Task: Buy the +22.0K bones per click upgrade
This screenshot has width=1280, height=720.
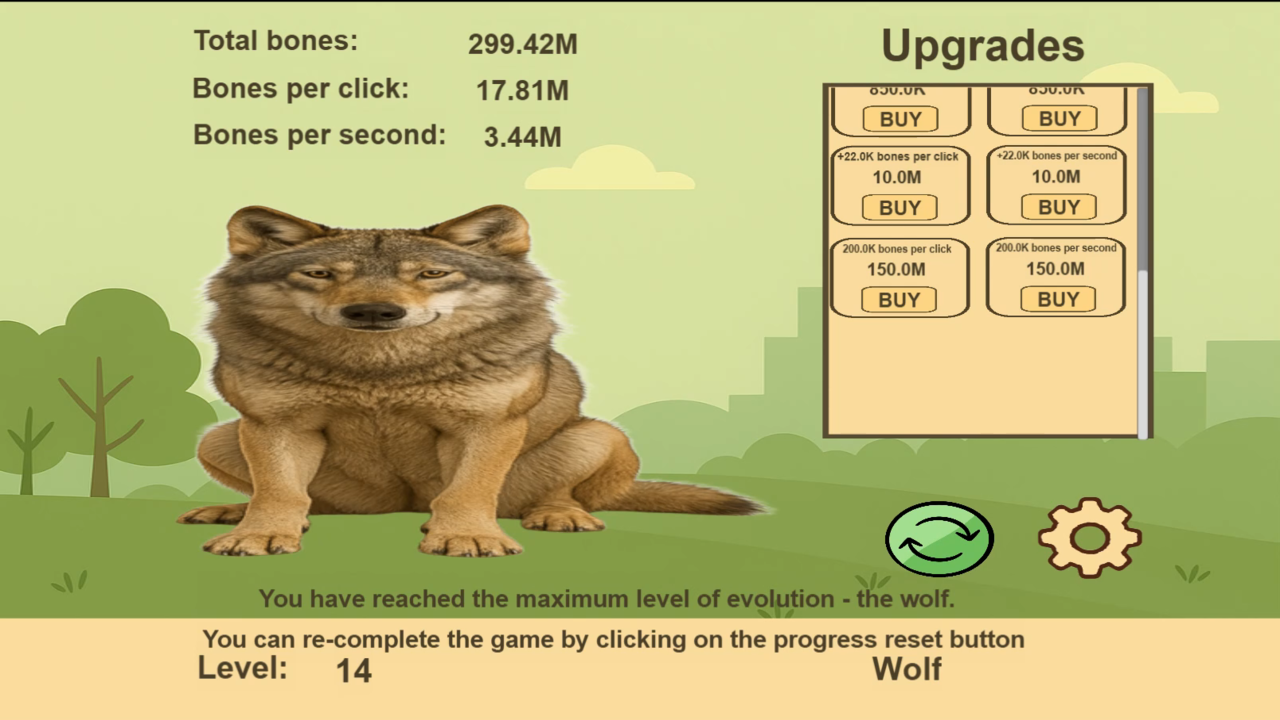Action: [898, 207]
